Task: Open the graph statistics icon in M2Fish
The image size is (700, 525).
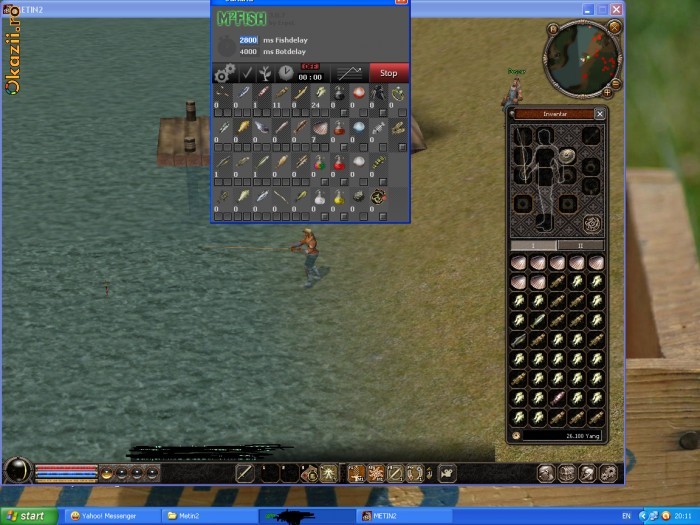Action: pos(348,73)
